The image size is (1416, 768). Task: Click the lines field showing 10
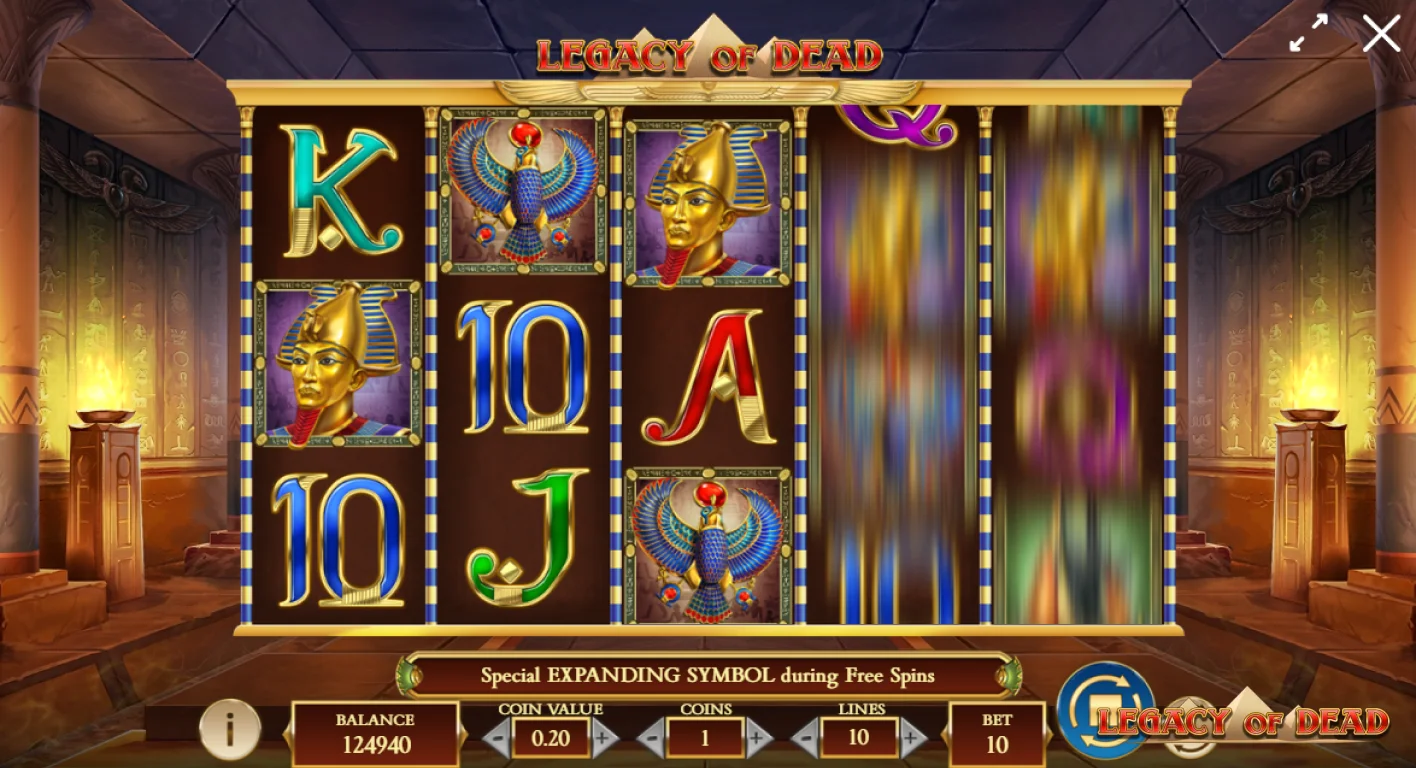click(860, 740)
